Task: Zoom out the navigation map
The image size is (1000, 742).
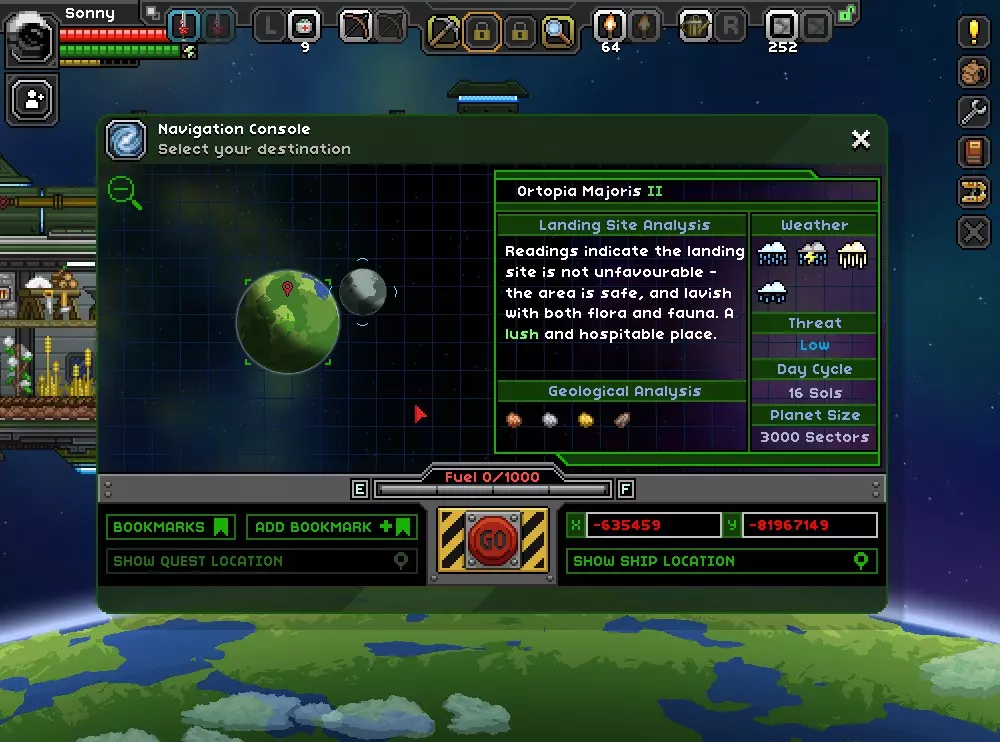Action: (125, 192)
